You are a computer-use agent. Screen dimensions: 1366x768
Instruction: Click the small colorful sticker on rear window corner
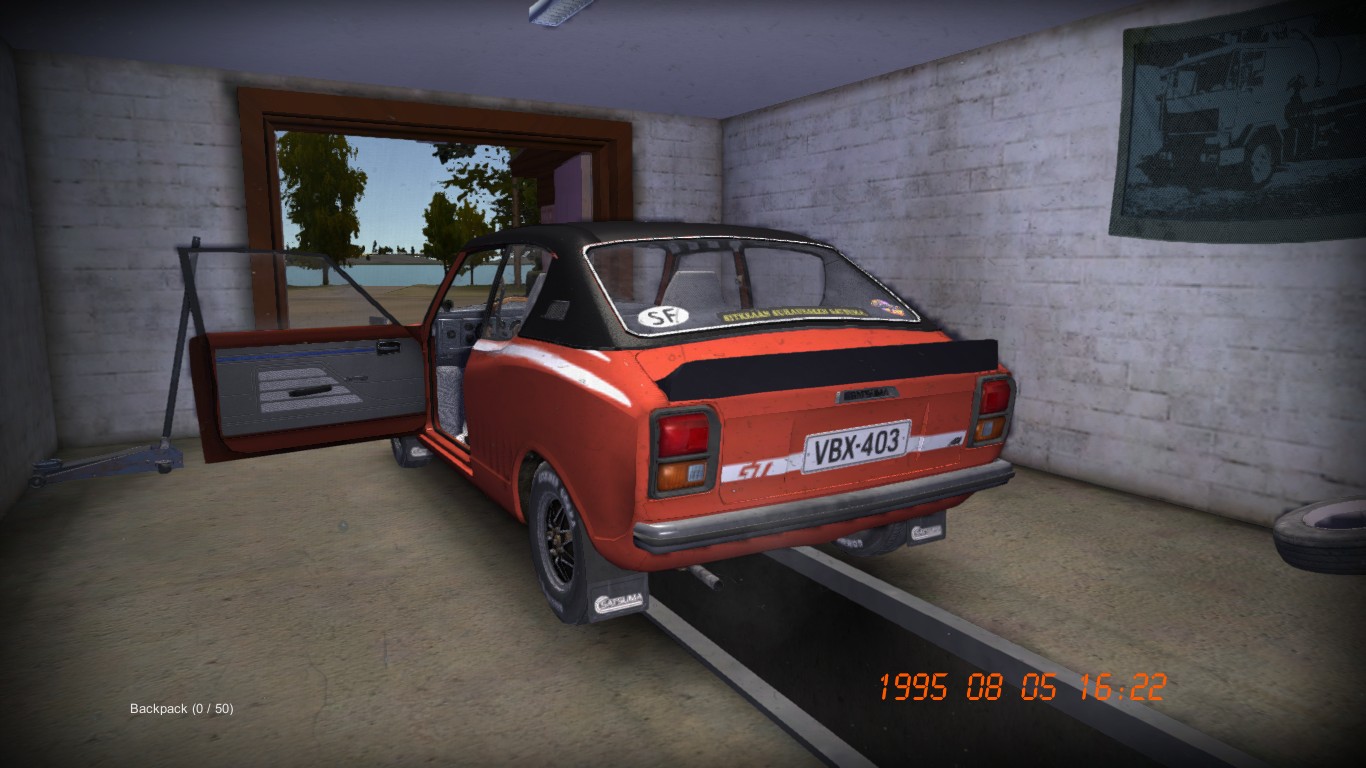coord(885,305)
